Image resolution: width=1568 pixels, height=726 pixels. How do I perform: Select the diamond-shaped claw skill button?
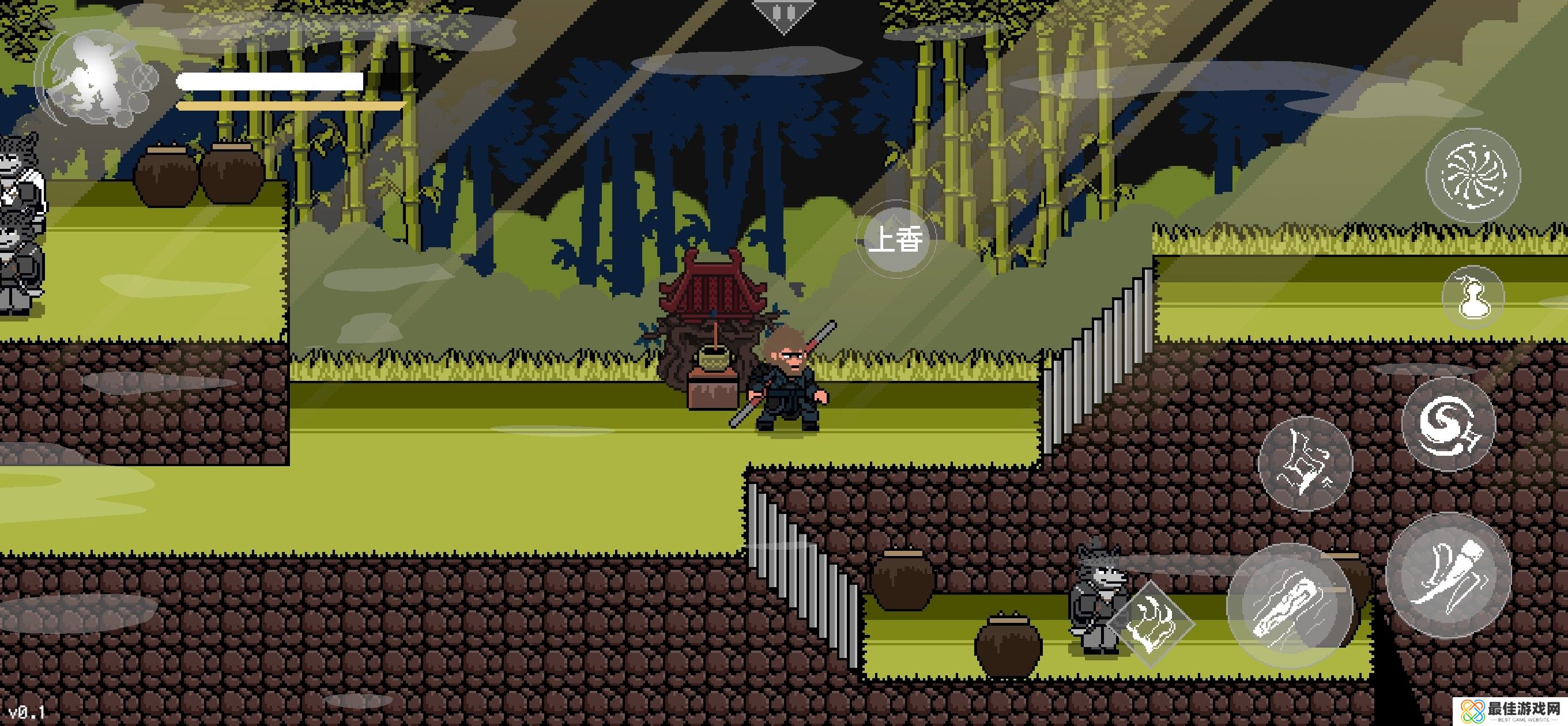pyautogui.click(x=1151, y=624)
